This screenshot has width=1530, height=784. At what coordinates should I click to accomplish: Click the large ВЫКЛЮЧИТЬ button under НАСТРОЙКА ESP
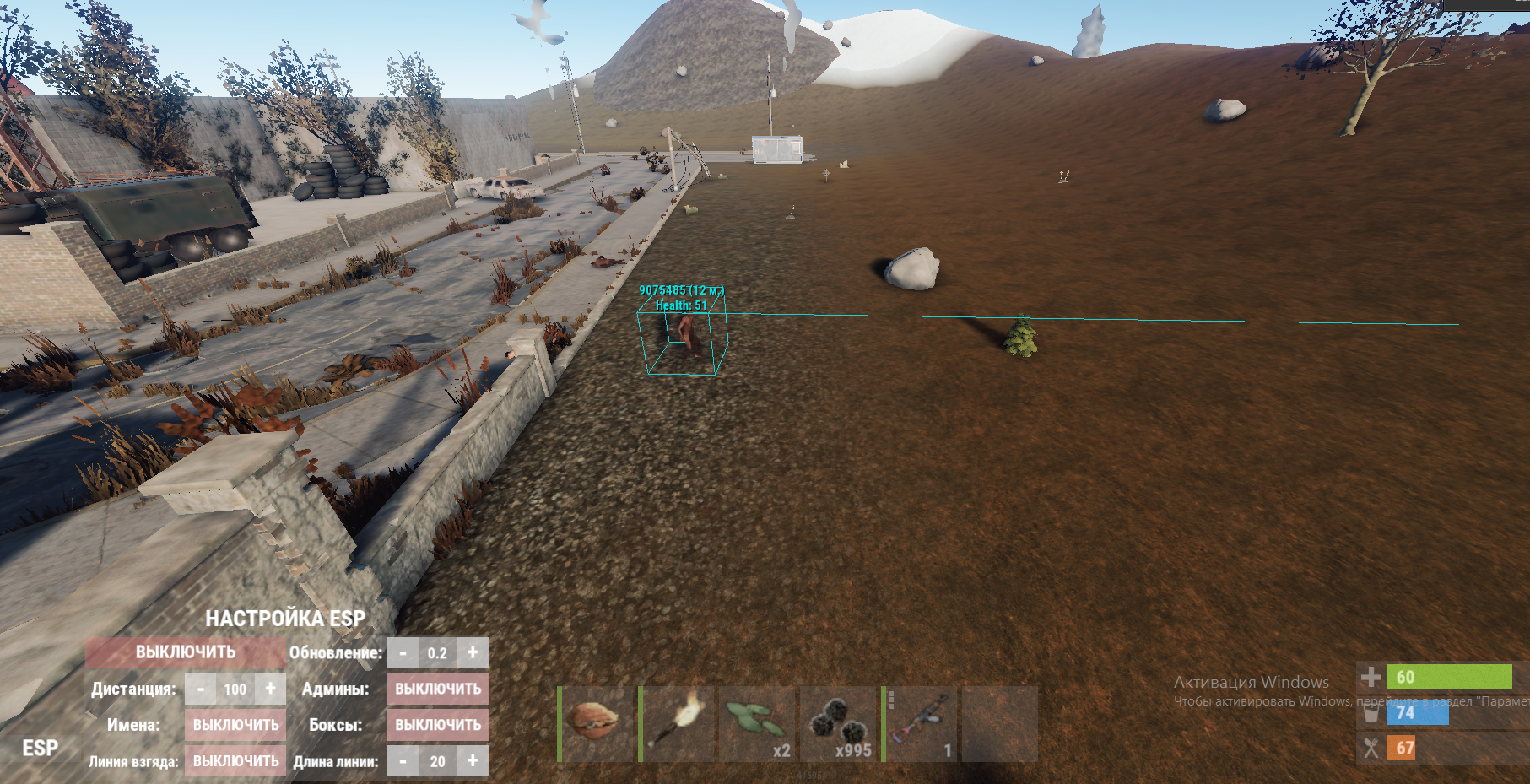[186, 652]
